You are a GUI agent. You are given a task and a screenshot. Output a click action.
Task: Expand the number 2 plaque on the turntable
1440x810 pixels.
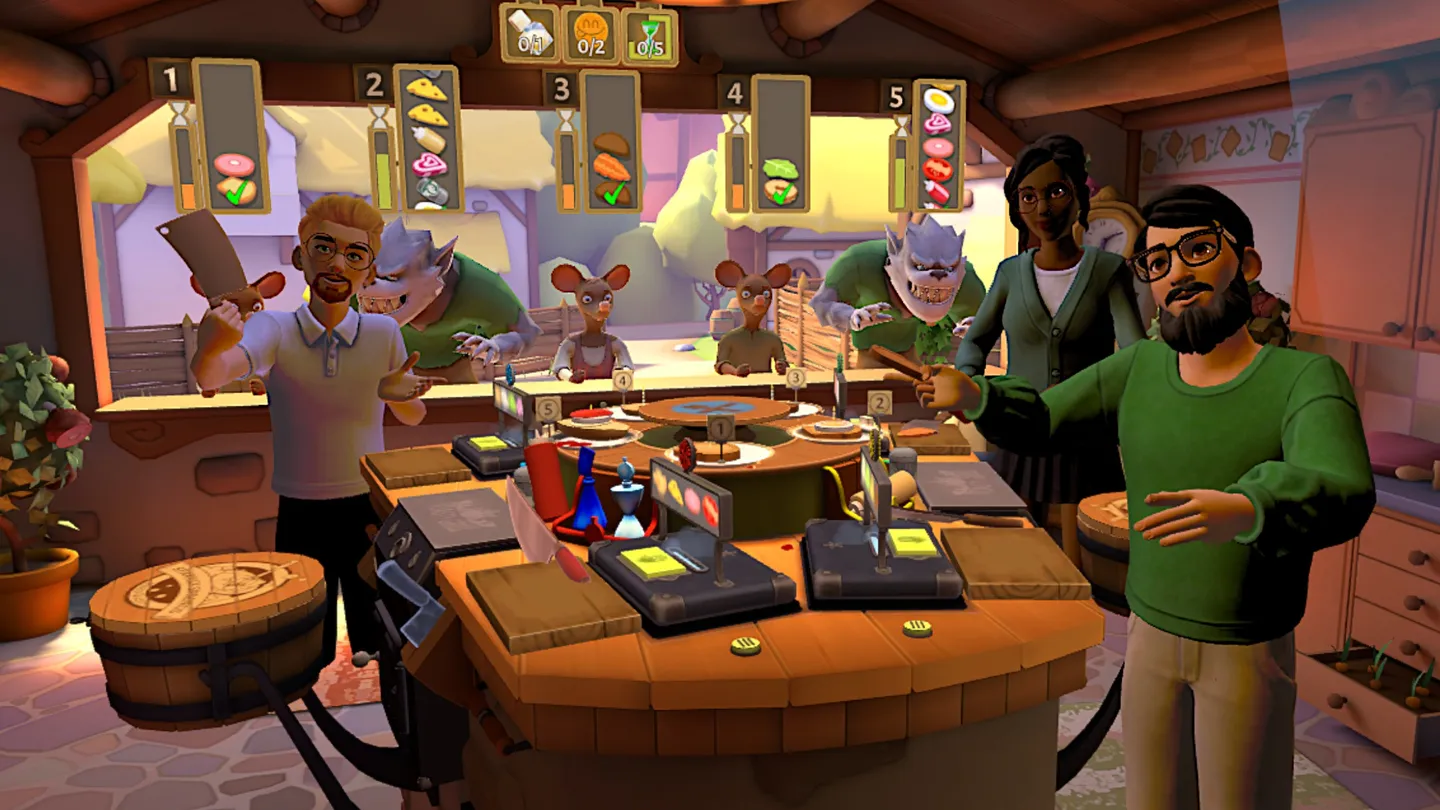coord(879,402)
